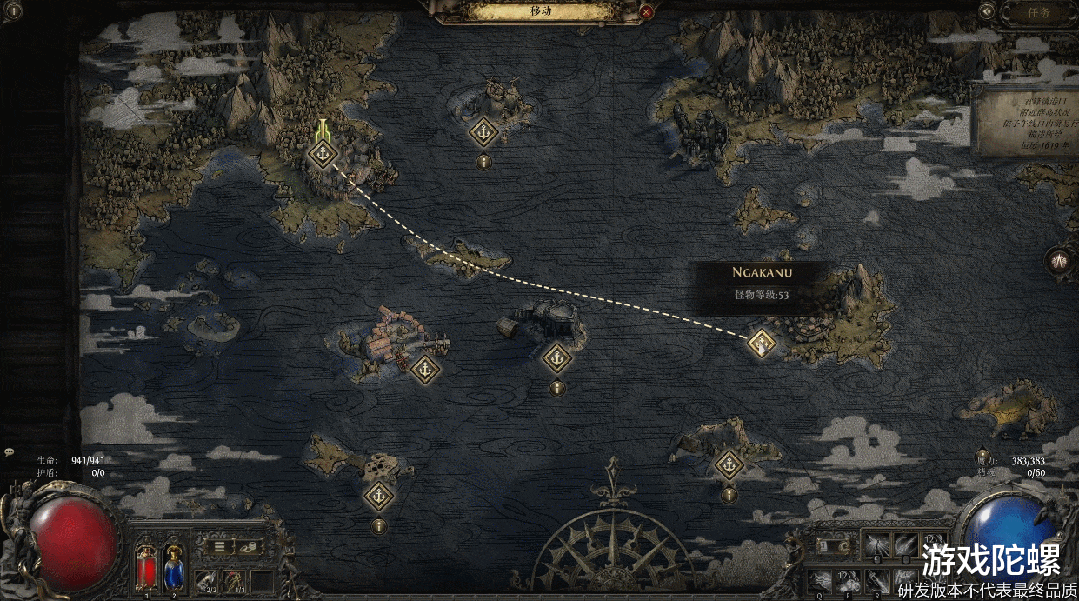Select the green-flagged current location marker
Viewport: 1079px width, 601px height.
pyautogui.click(x=322, y=153)
